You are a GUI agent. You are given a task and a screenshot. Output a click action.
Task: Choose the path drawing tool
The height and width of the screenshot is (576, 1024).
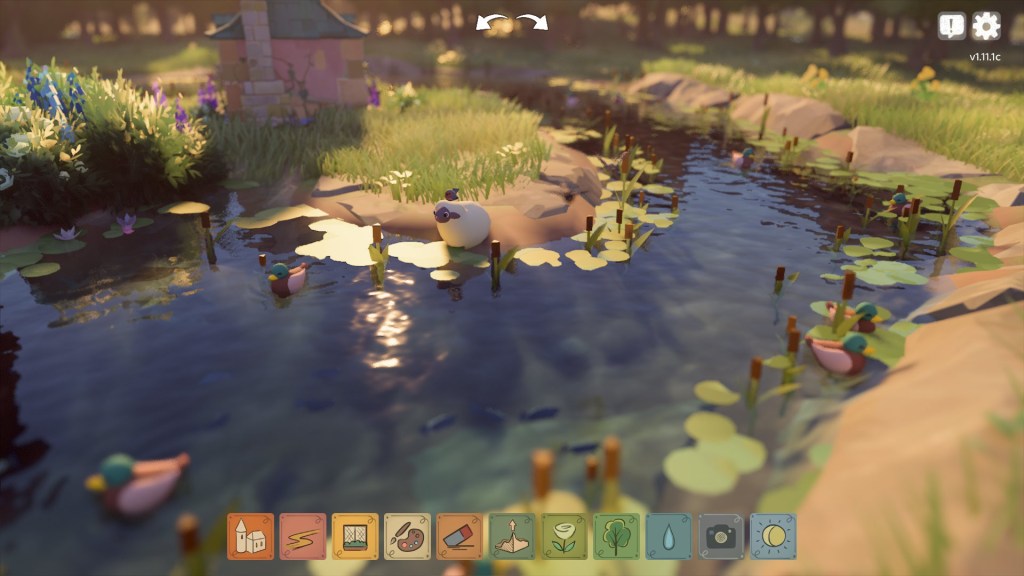point(303,537)
